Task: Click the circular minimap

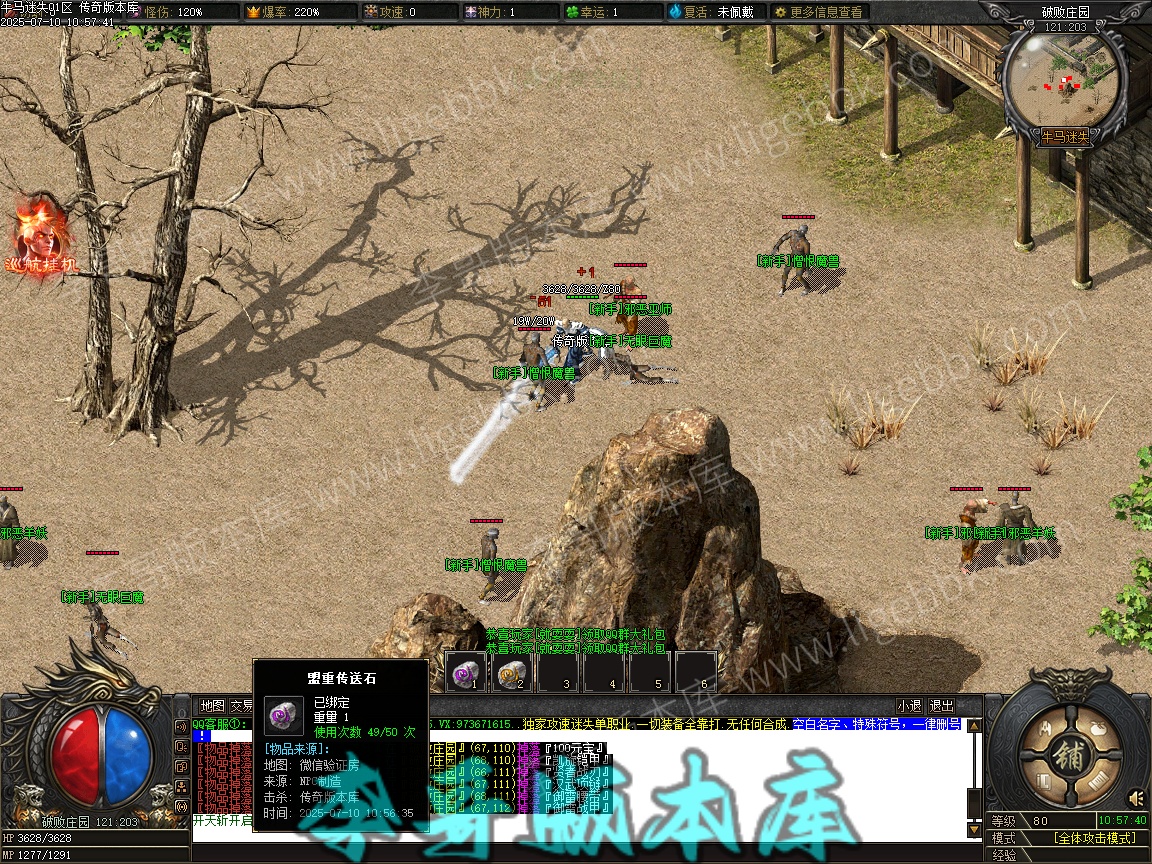Action: [1064, 80]
